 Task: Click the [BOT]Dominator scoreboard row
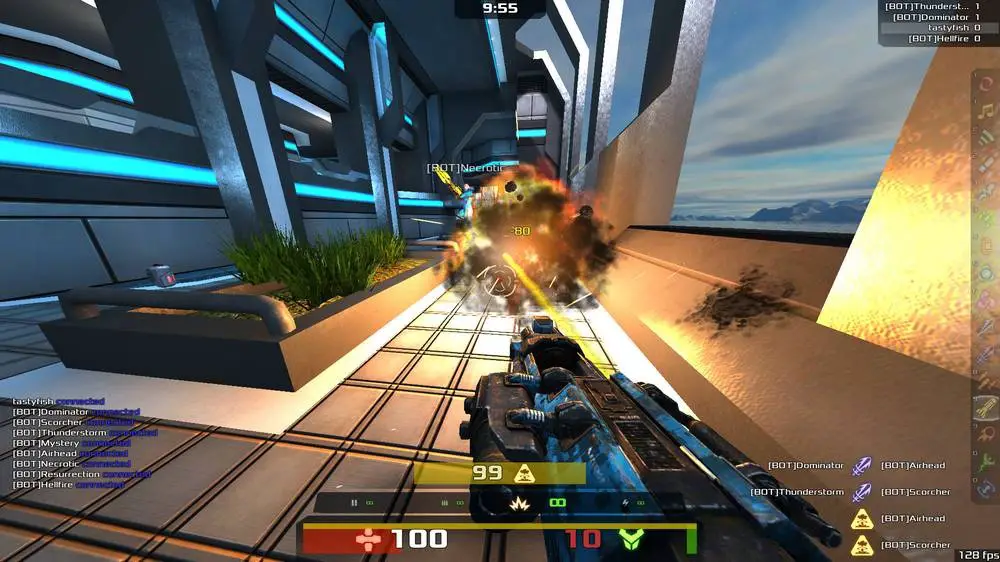[x=932, y=17]
